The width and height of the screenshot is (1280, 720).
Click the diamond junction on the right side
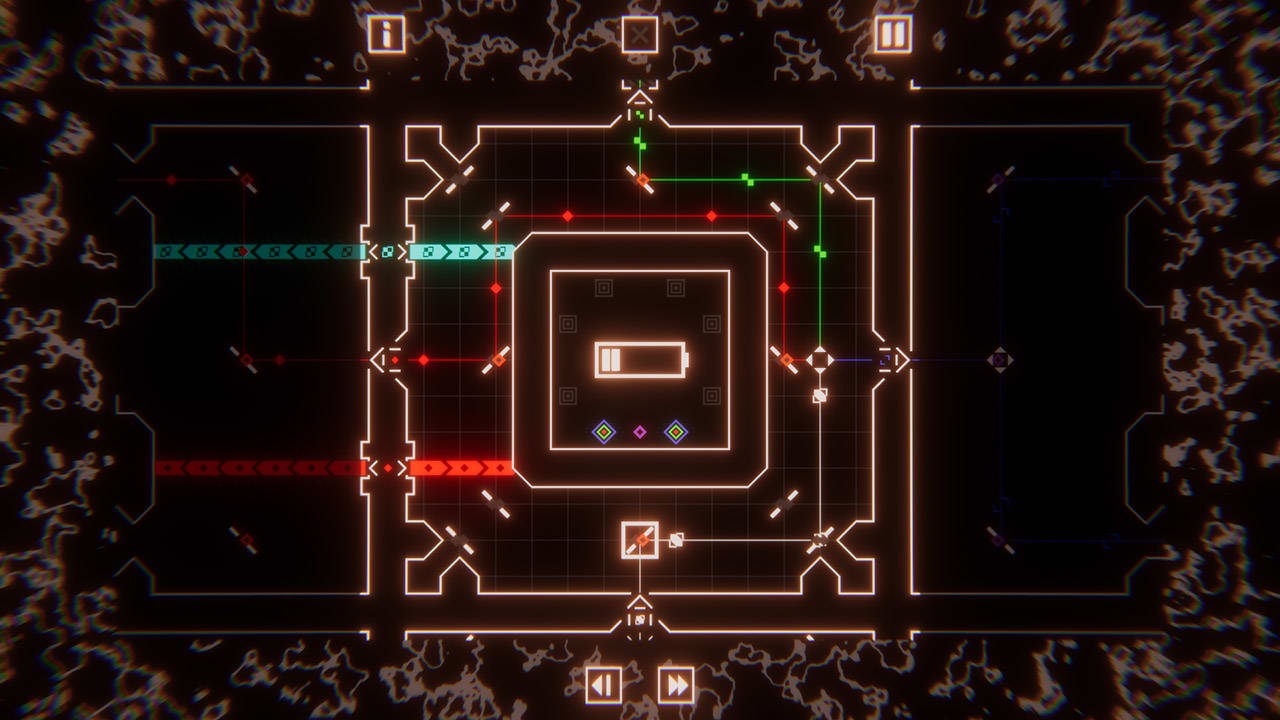820,359
